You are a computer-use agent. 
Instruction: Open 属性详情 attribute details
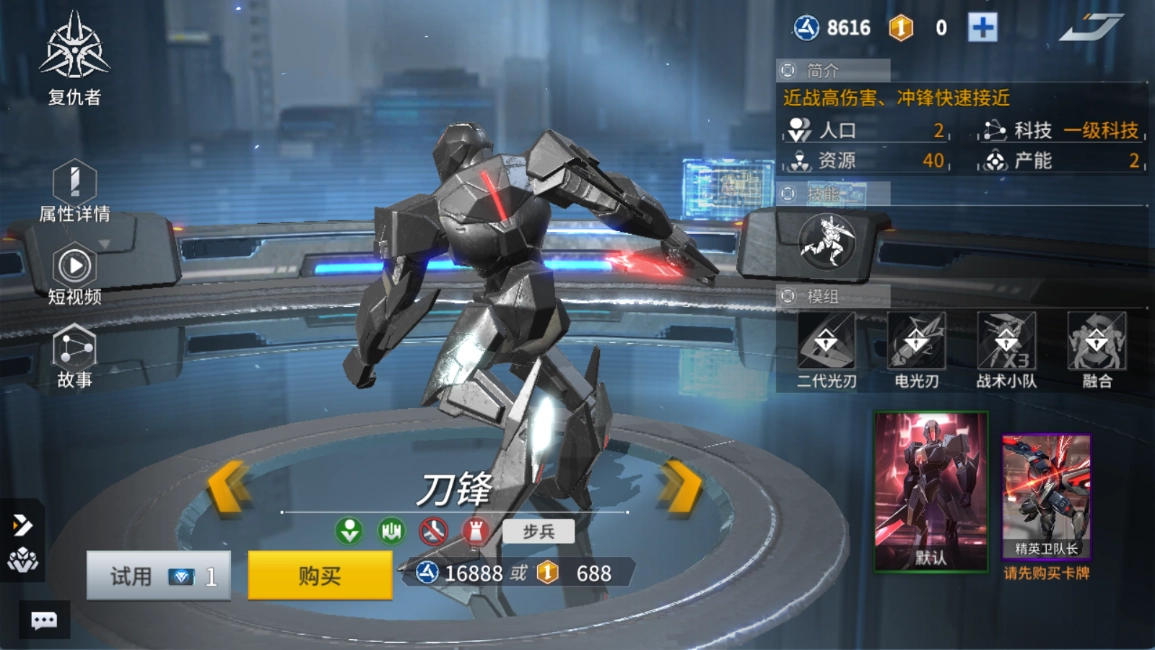(74, 192)
